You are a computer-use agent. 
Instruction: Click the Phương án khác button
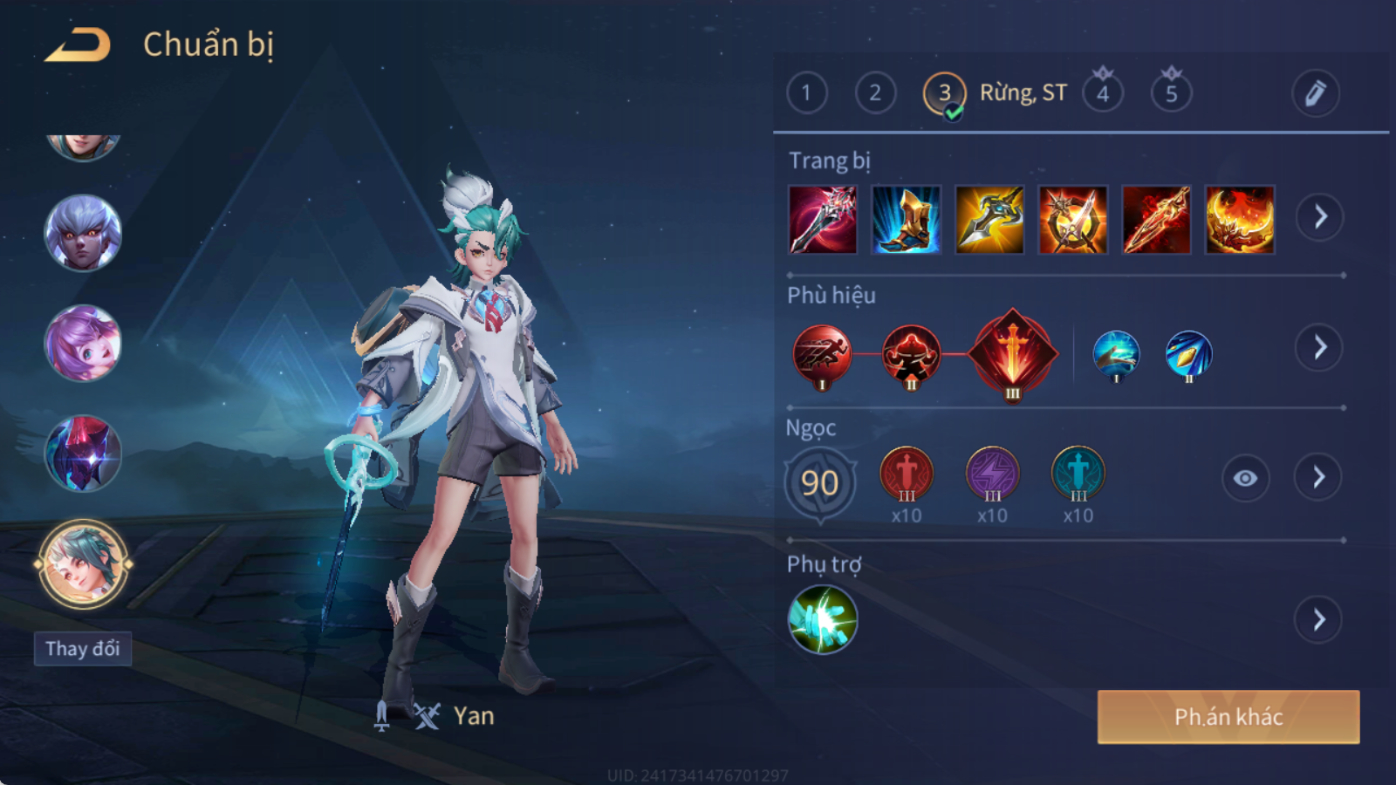pyautogui.click(x=1228, y=717)
